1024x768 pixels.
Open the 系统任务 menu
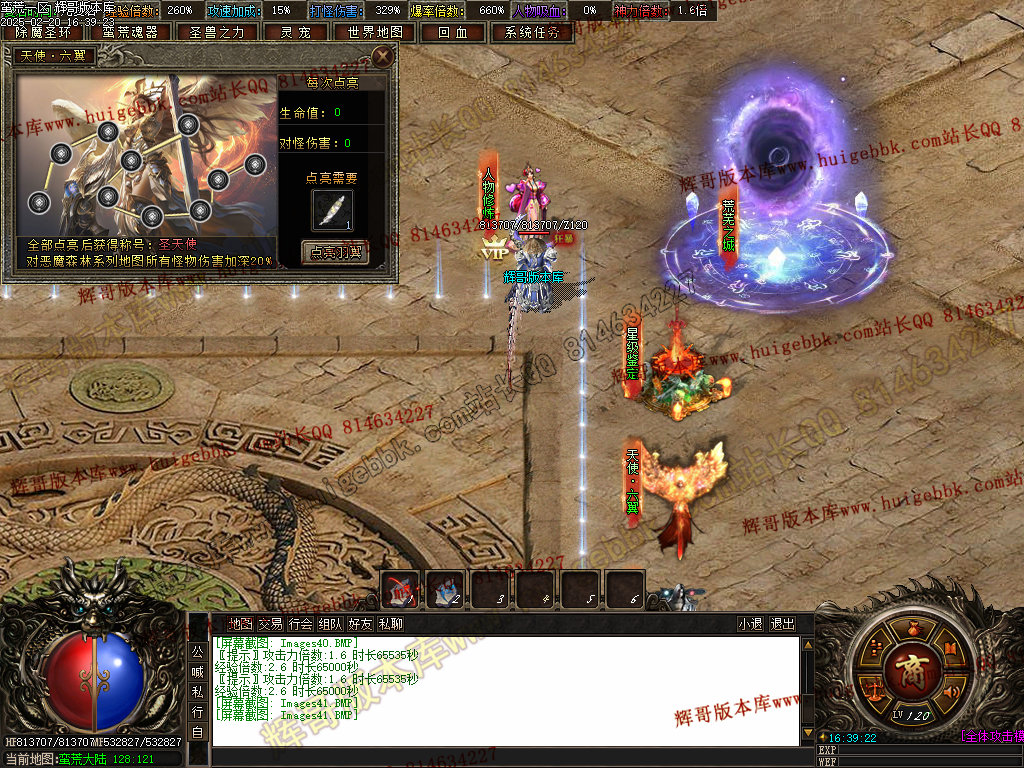pos(531,32)
